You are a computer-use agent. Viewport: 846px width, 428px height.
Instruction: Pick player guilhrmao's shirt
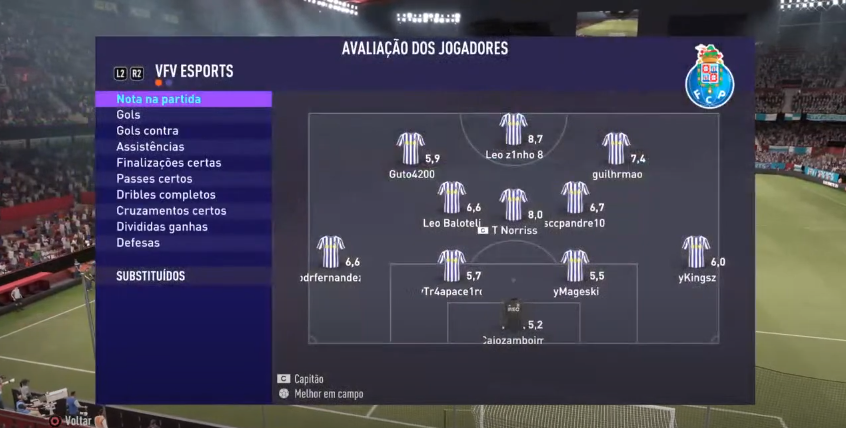click(616, 149)
